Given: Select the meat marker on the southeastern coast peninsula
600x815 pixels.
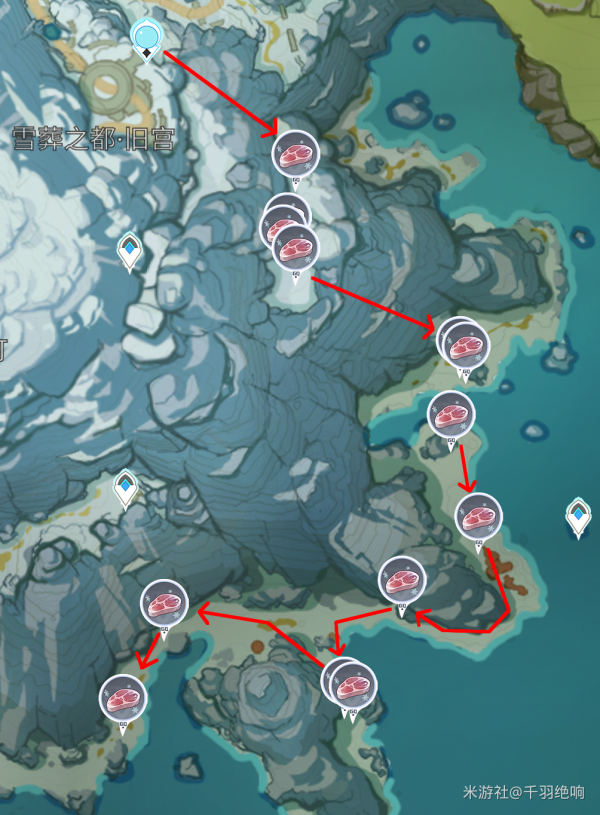Looking at the screenshot, I should [478, 516].
